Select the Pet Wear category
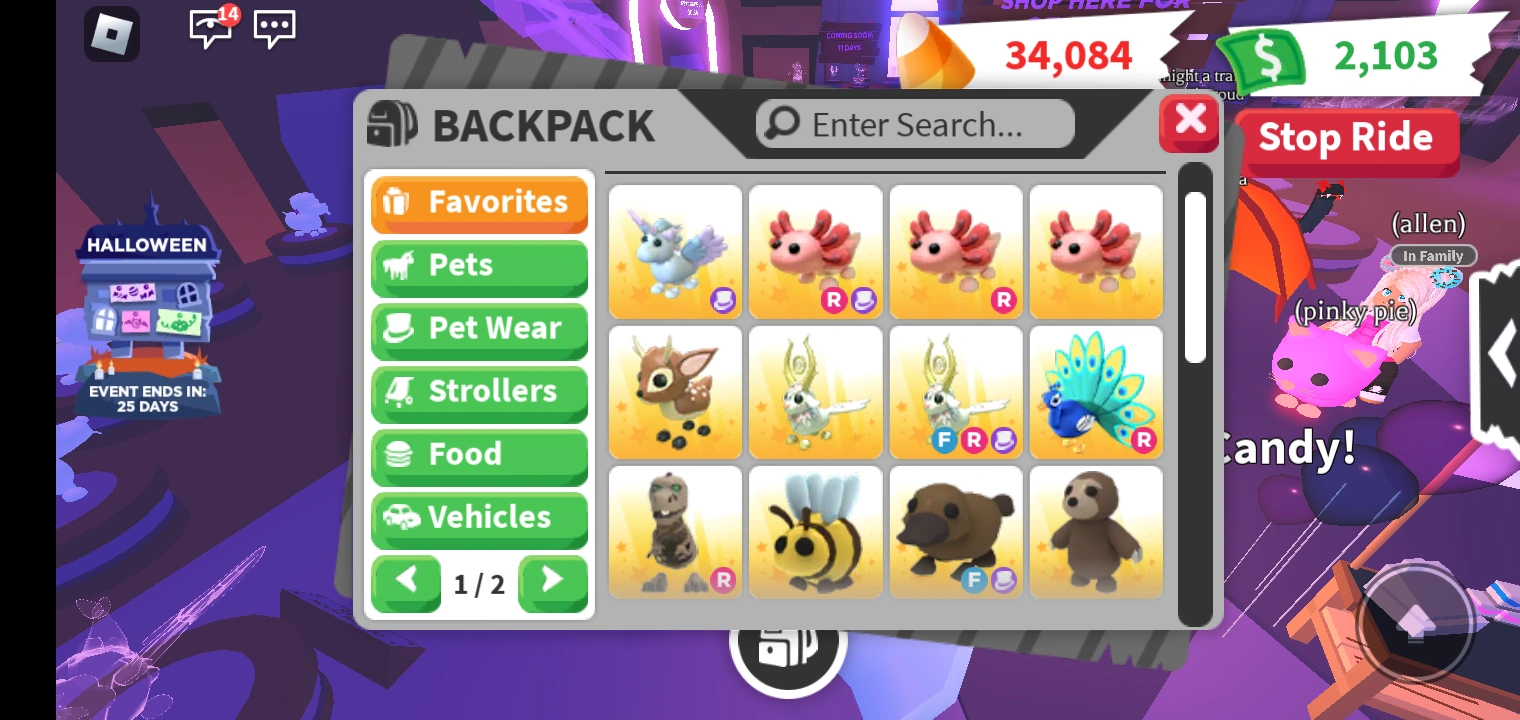Viewport: 1520px width, 720px height. [x=478, y=328]
